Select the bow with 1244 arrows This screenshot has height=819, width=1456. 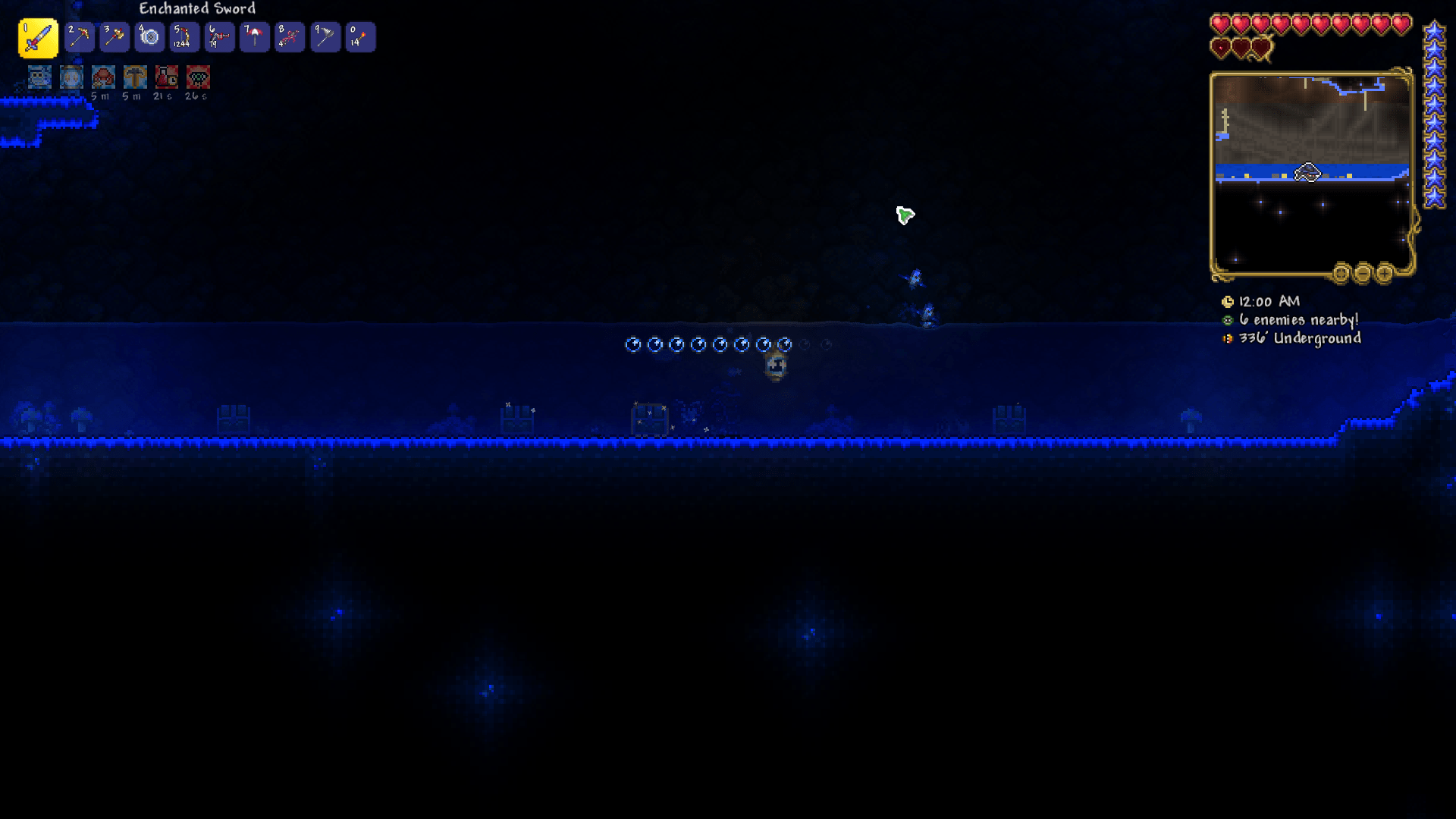[x=184, y=36]
